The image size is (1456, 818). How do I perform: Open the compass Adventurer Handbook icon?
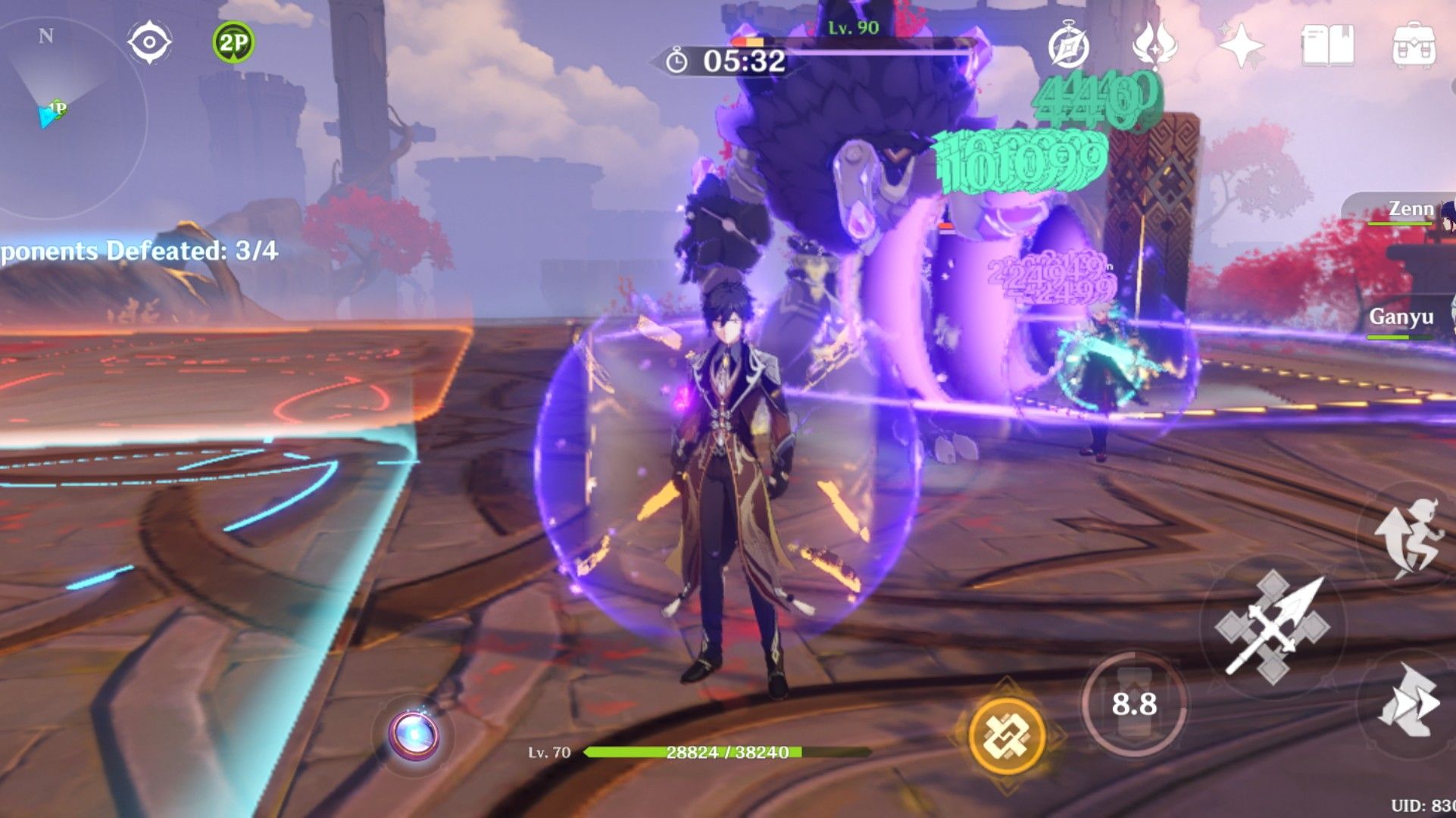click(x=1068, y=45)
